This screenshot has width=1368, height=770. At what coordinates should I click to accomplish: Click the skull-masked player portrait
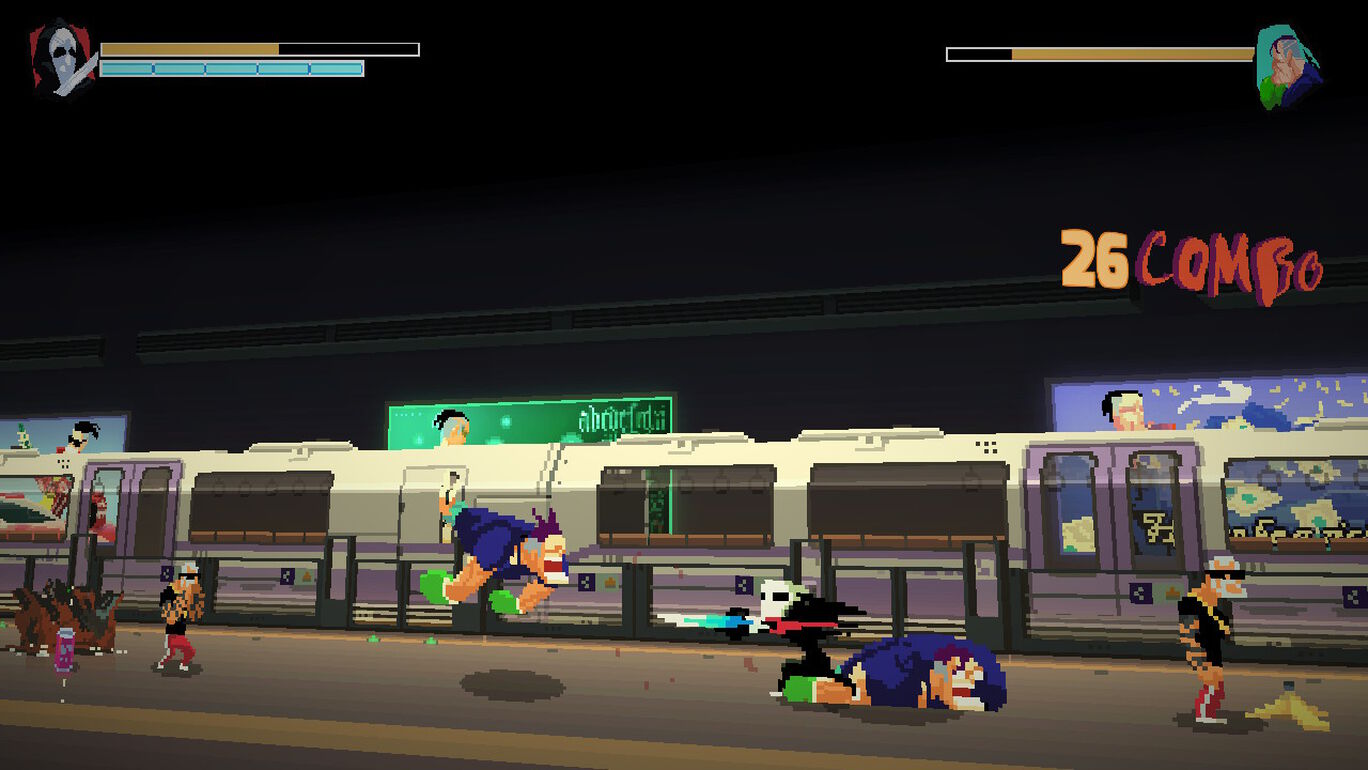point(63,59)
